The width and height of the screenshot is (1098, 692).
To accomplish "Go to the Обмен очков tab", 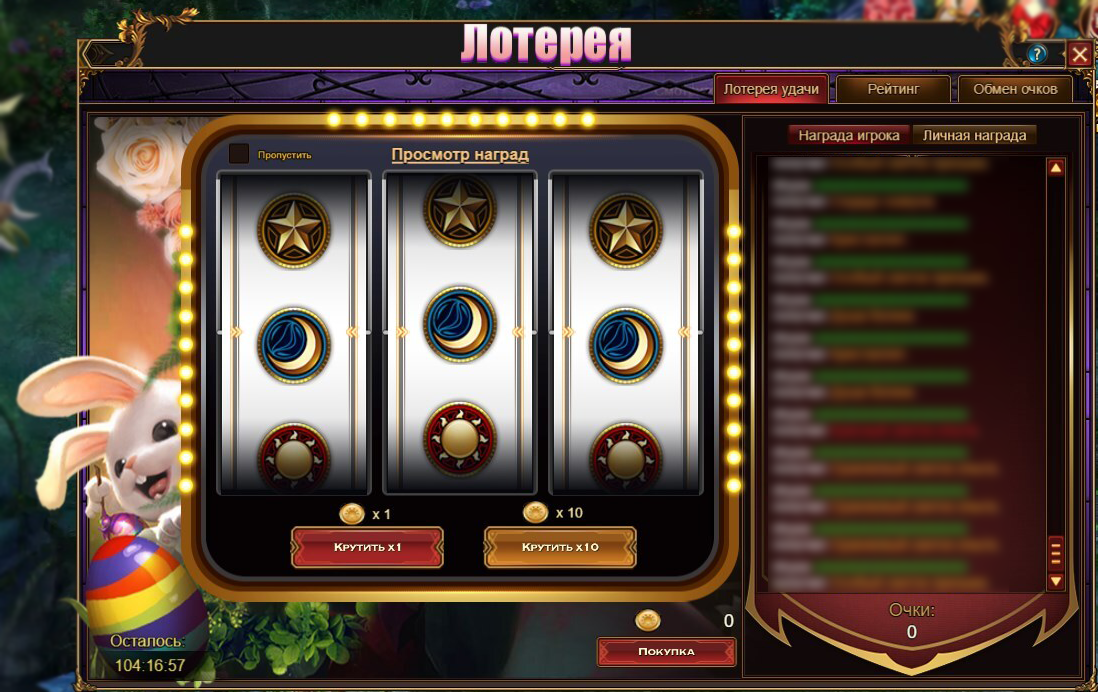I will tap(1015, 89).
